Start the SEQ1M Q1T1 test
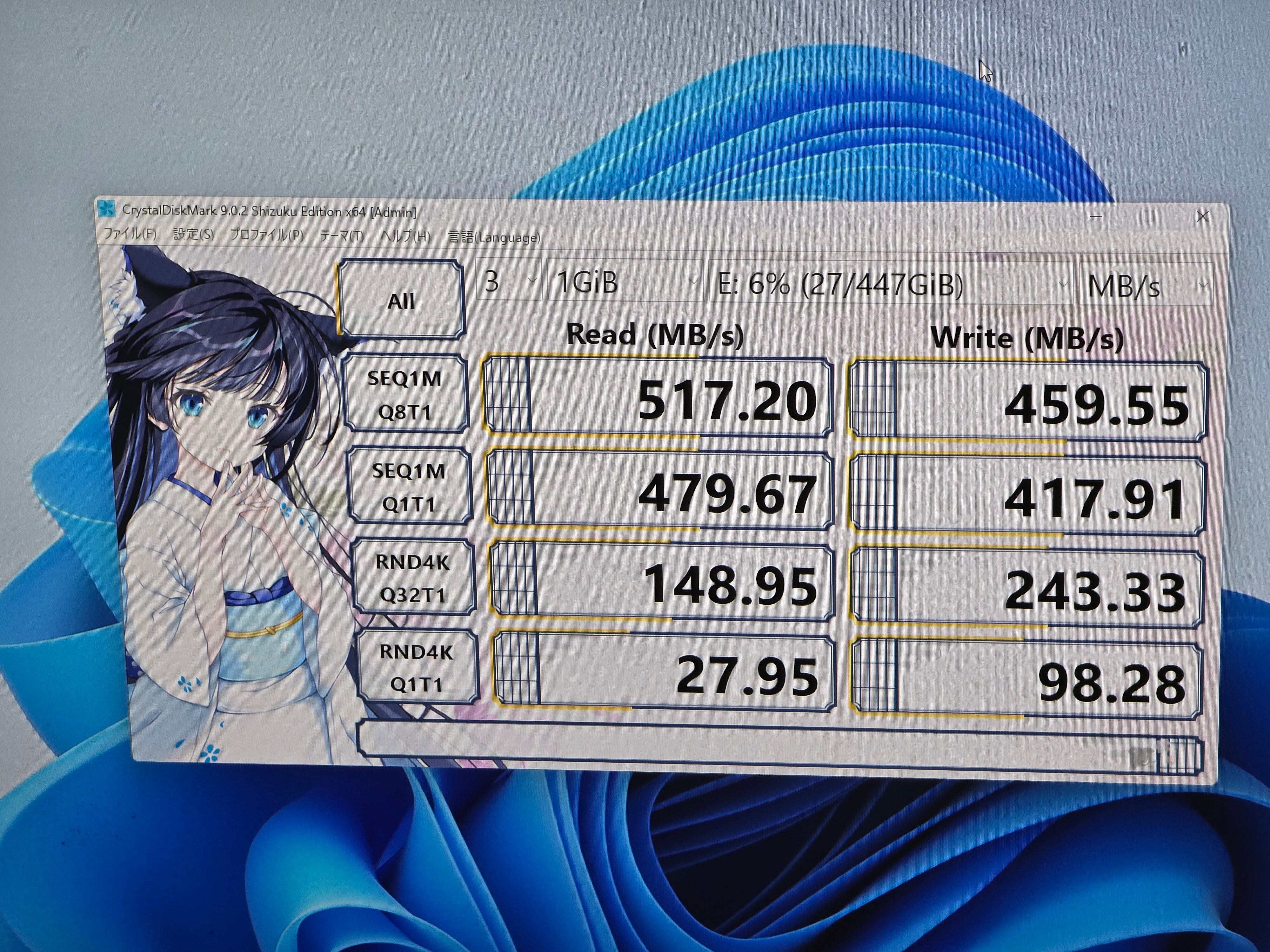 409,486
